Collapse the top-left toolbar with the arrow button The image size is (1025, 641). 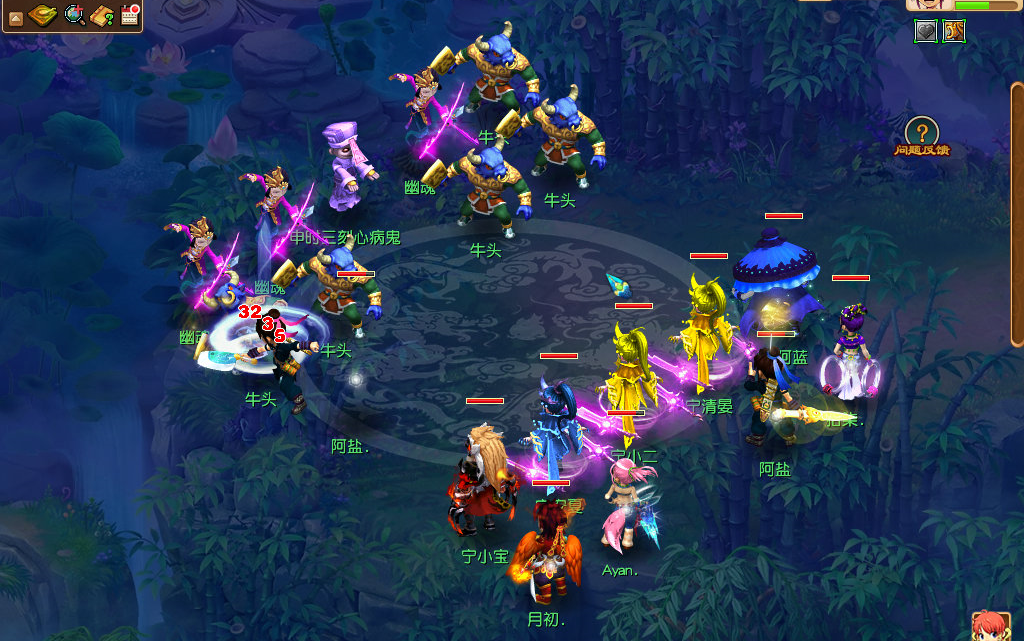click(15, 16)
